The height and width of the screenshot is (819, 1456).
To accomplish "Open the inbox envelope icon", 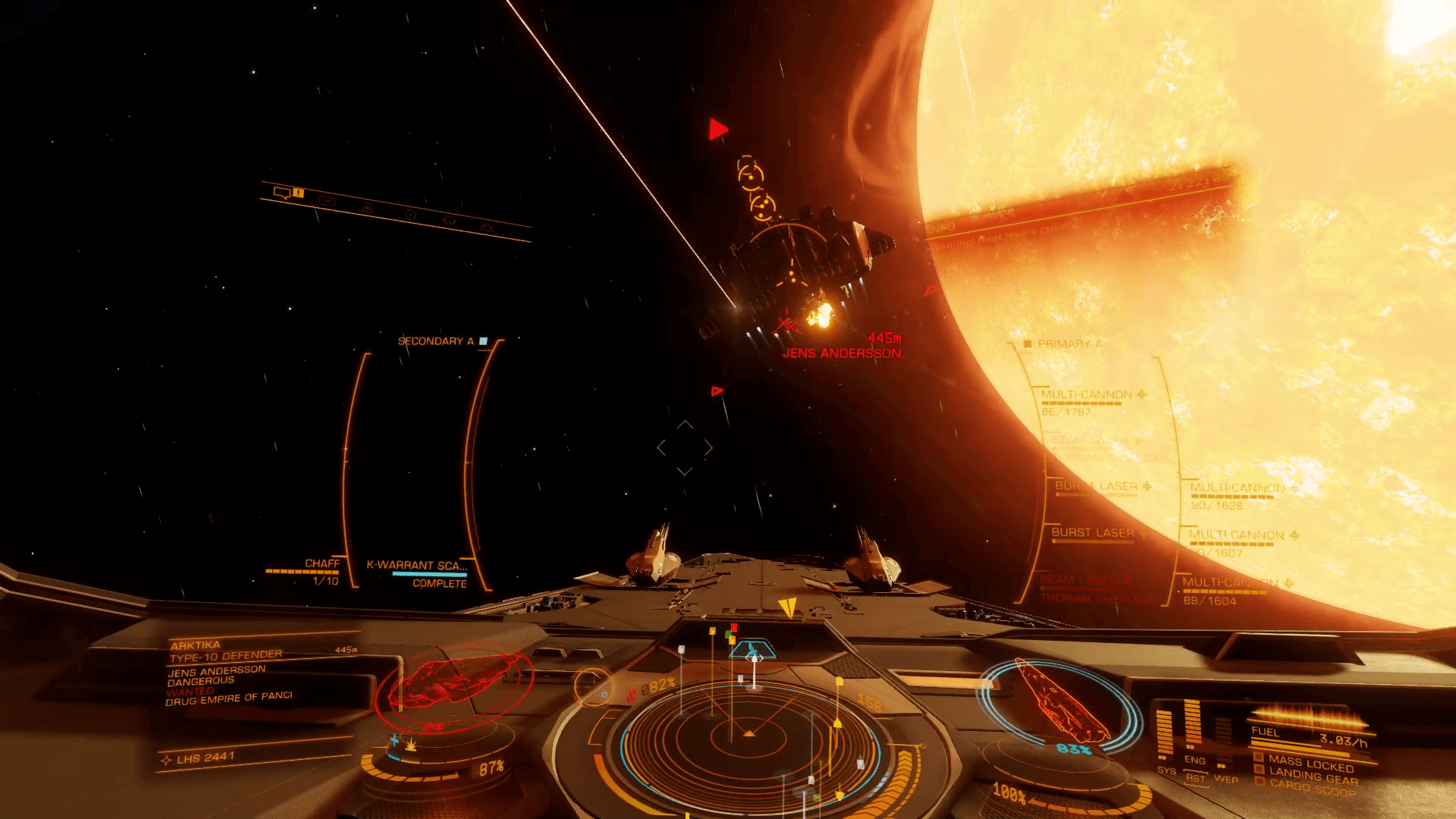I will [x=327, y=201].
